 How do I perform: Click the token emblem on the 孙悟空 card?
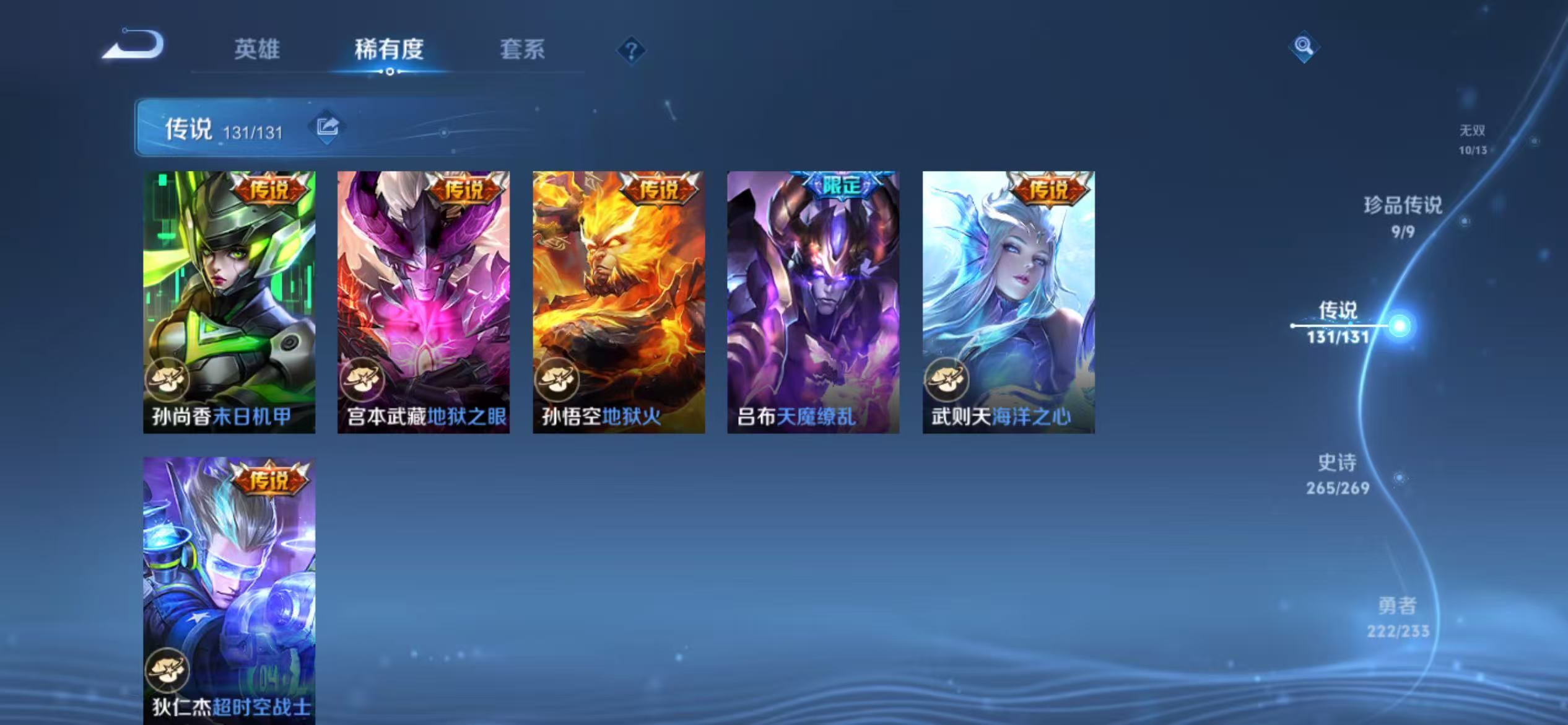[x=556, y=380]
